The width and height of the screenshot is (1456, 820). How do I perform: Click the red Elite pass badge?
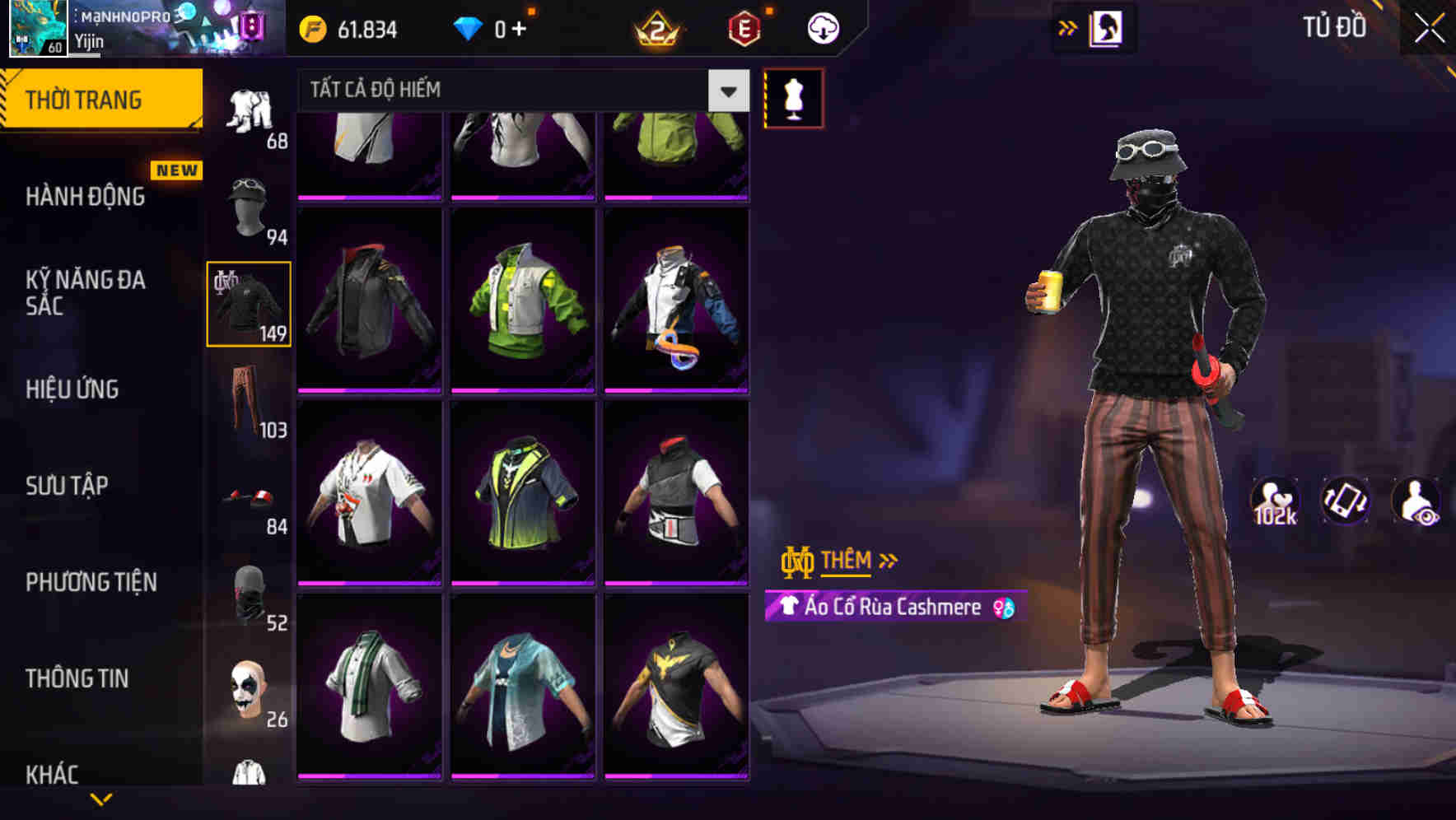[x=744, y=26]
